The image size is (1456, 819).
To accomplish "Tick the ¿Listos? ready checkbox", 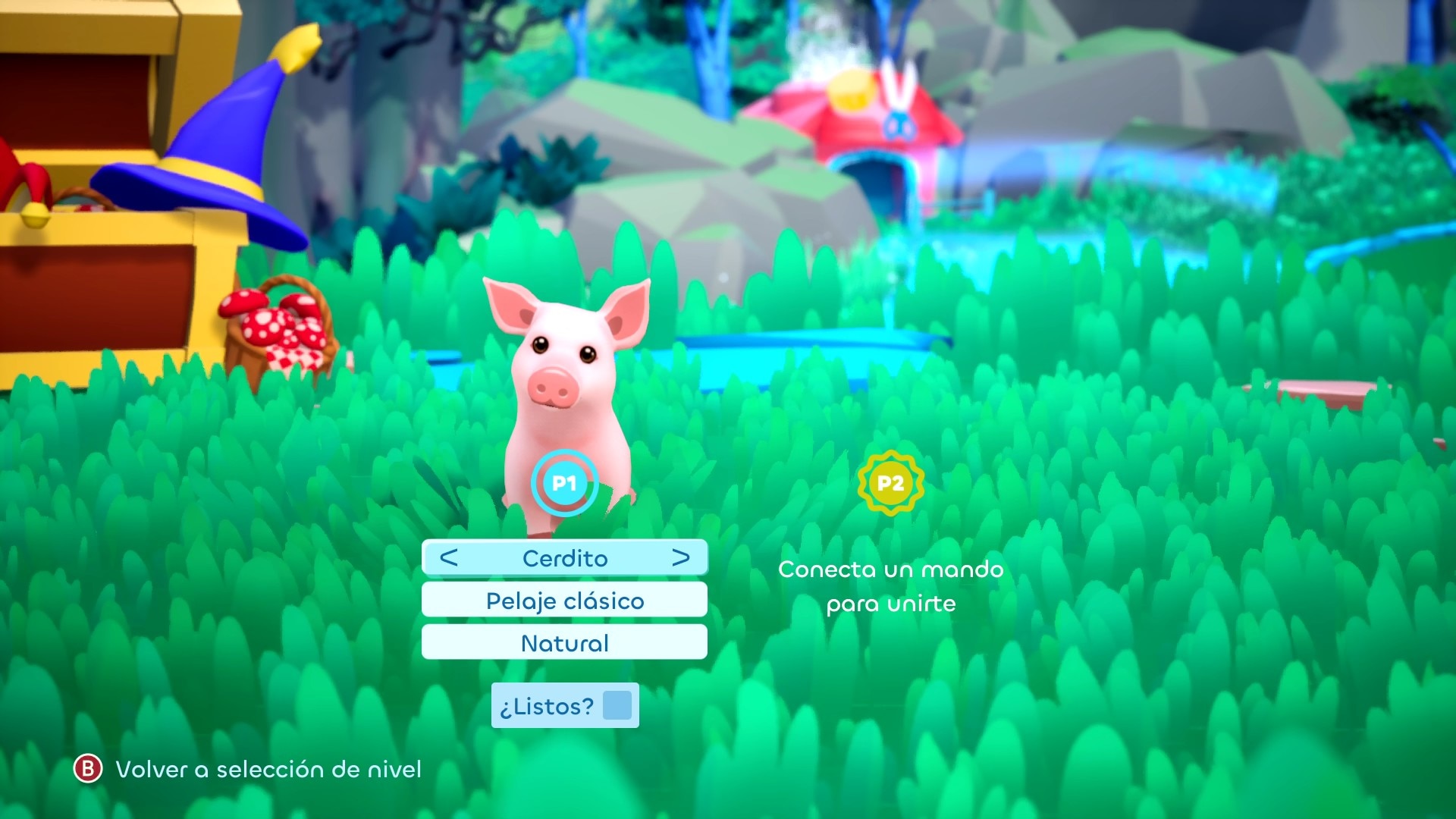I will click(x=617, y=705).
